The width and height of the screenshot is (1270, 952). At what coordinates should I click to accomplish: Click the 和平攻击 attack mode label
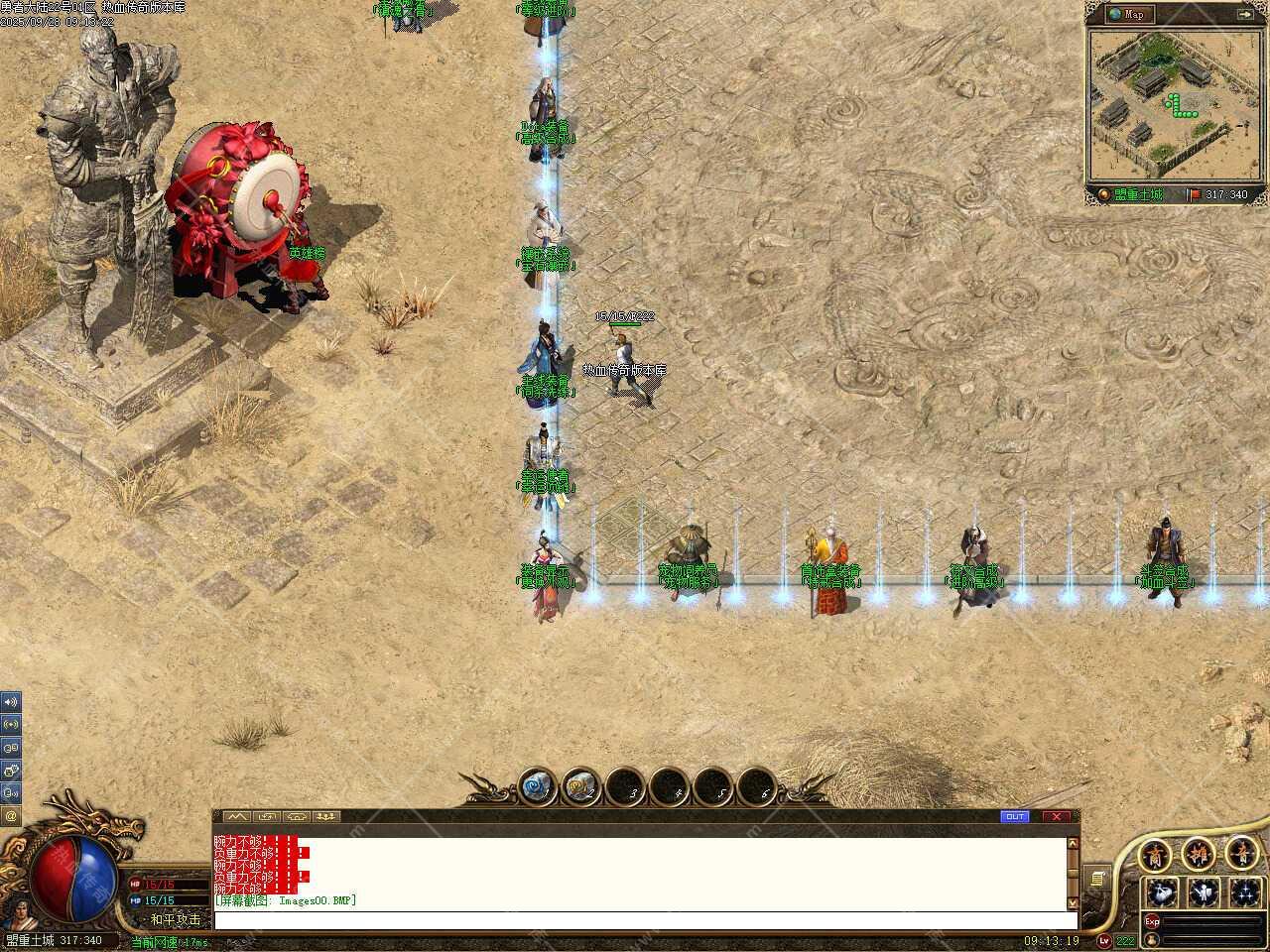tap(175, 919)
